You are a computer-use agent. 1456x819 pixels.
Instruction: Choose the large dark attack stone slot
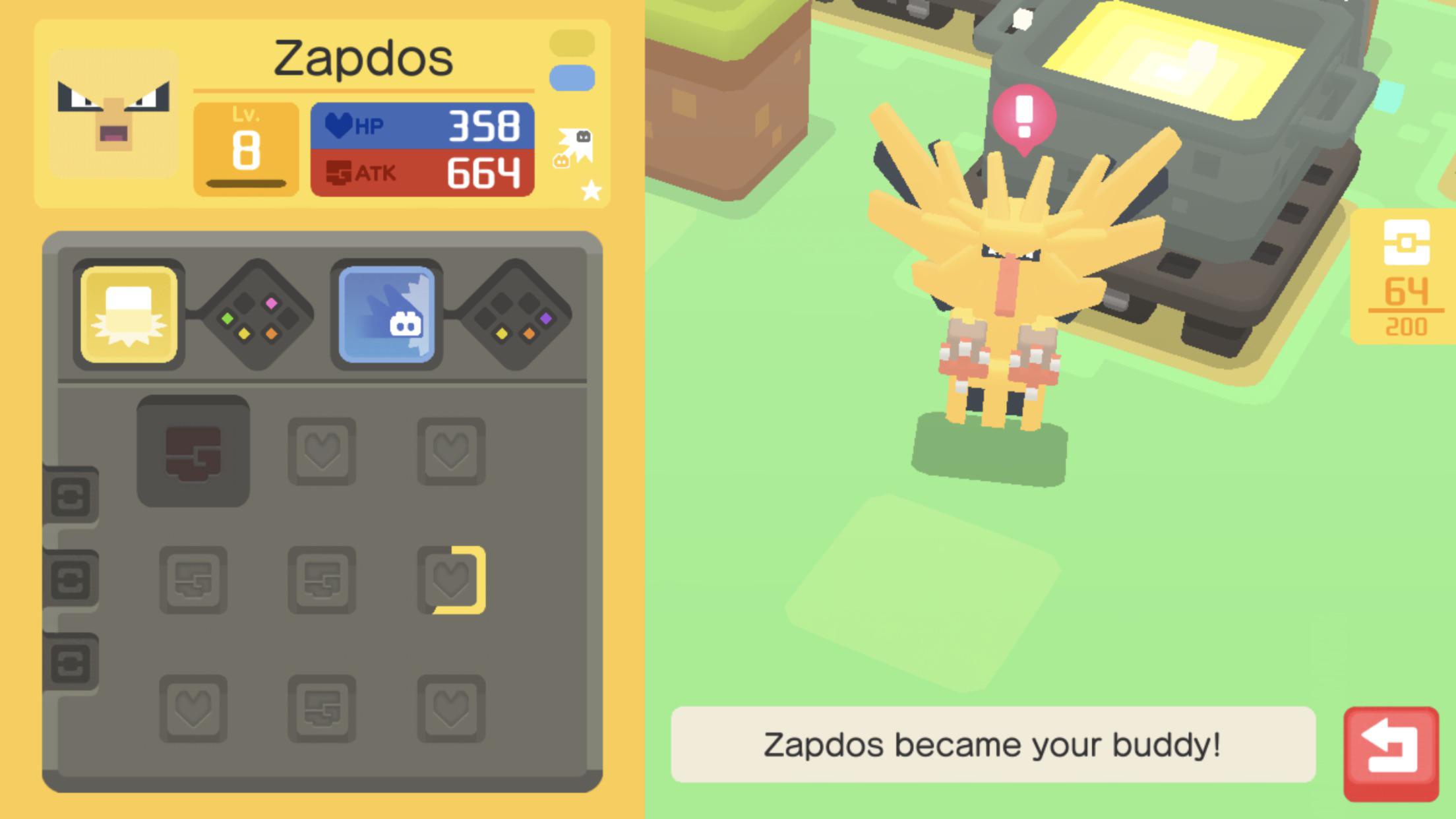point(193,451)
